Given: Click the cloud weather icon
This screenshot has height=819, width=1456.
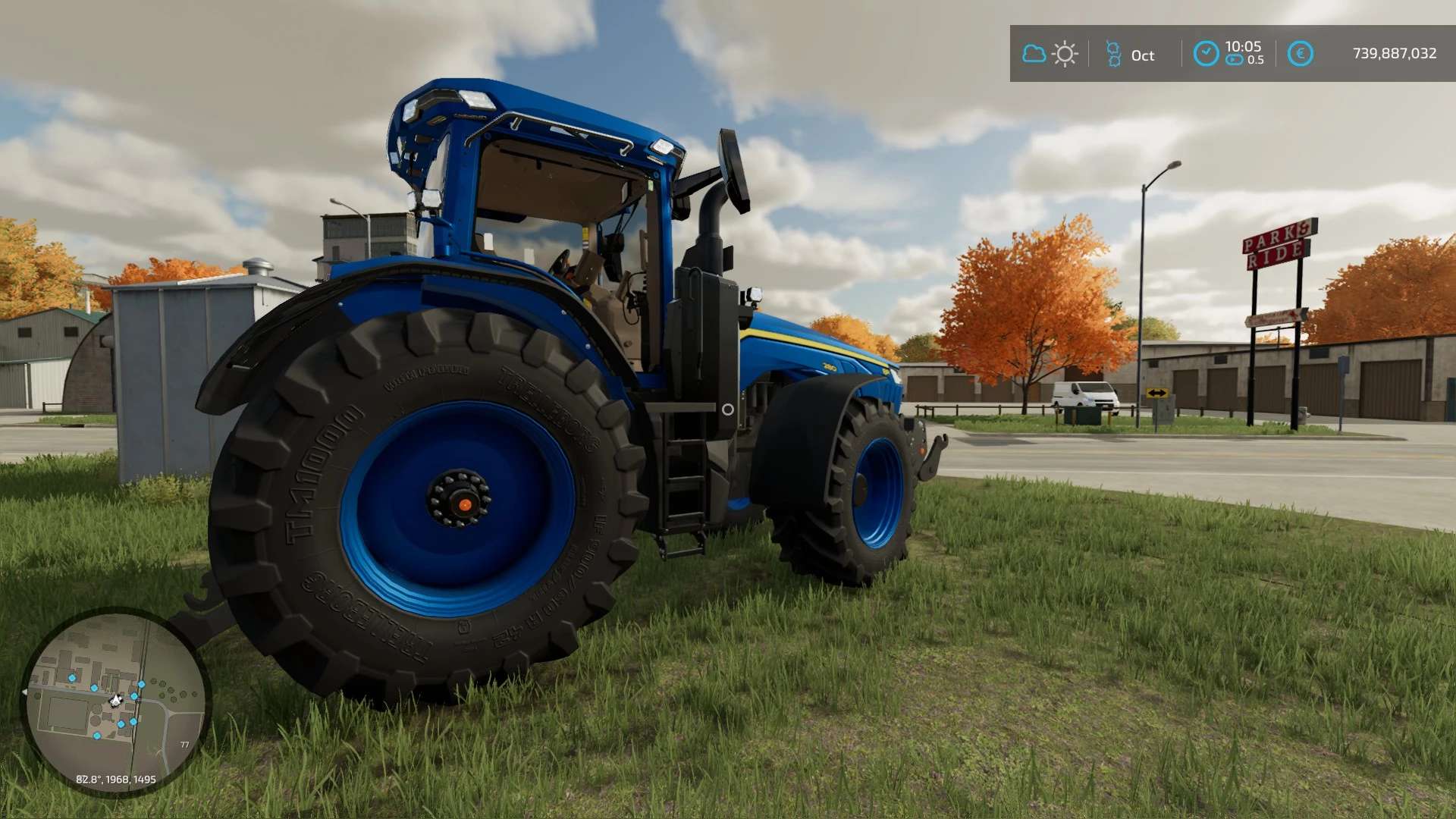Looking at the screenshot, I should (1034, 54).
